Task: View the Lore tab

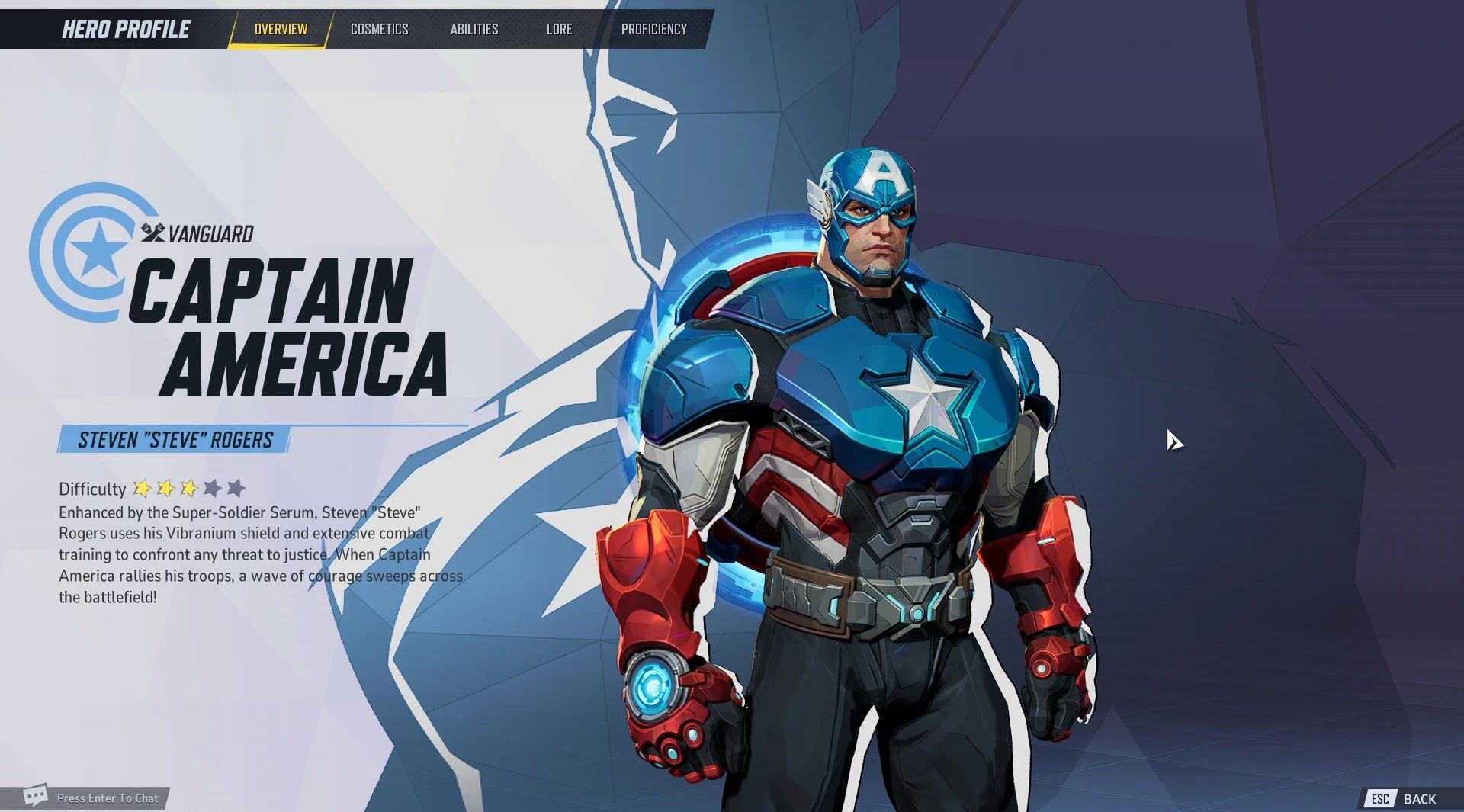Action: pos(560,29)
